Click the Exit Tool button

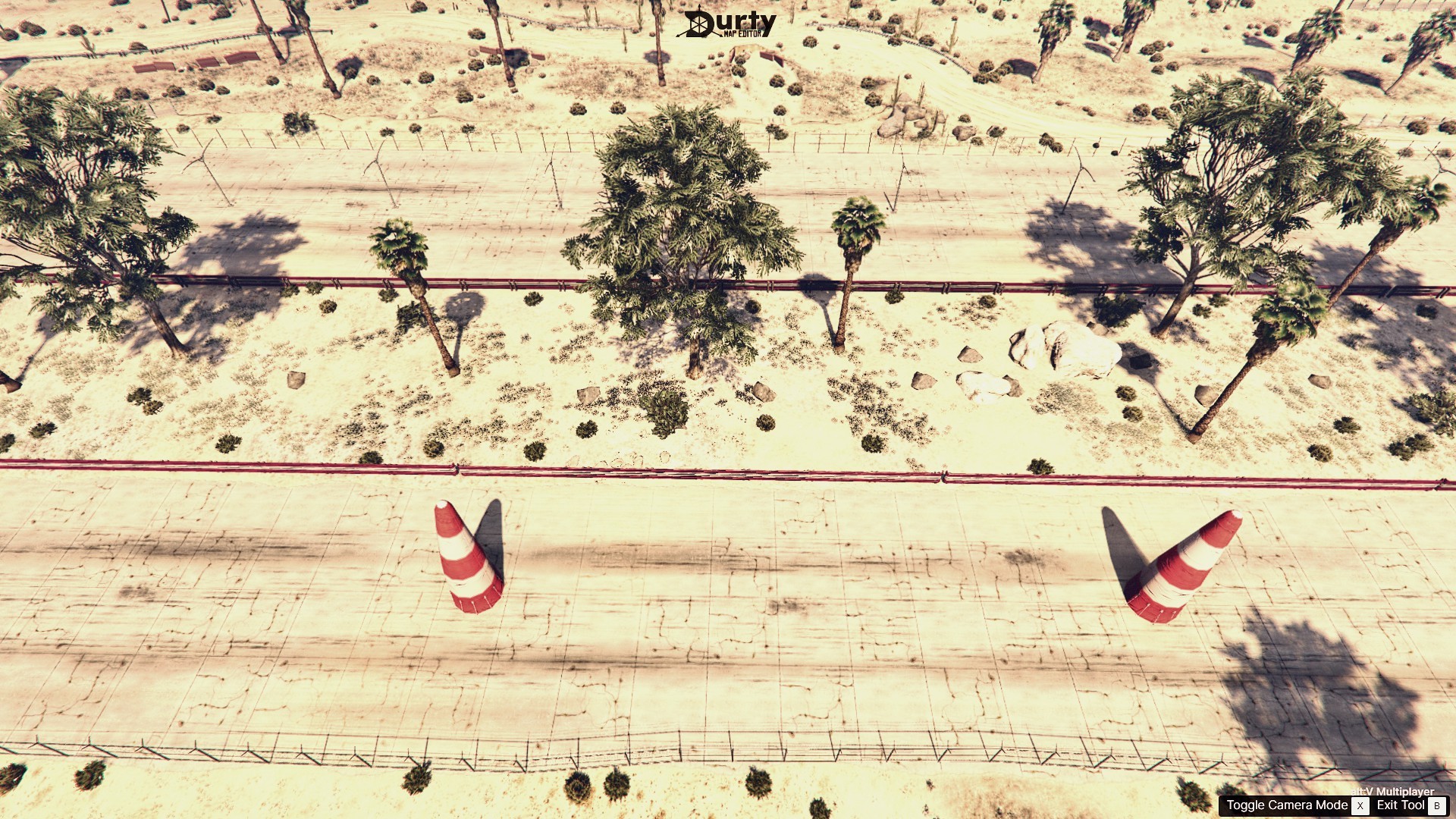(x=1401, y=807)
